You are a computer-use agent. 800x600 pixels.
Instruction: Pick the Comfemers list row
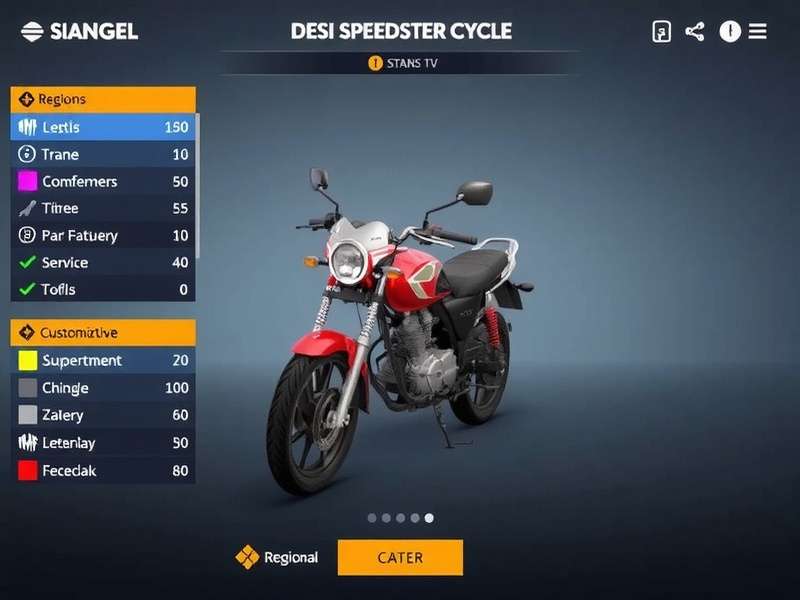pyautogui.click(x=103, y=181)
